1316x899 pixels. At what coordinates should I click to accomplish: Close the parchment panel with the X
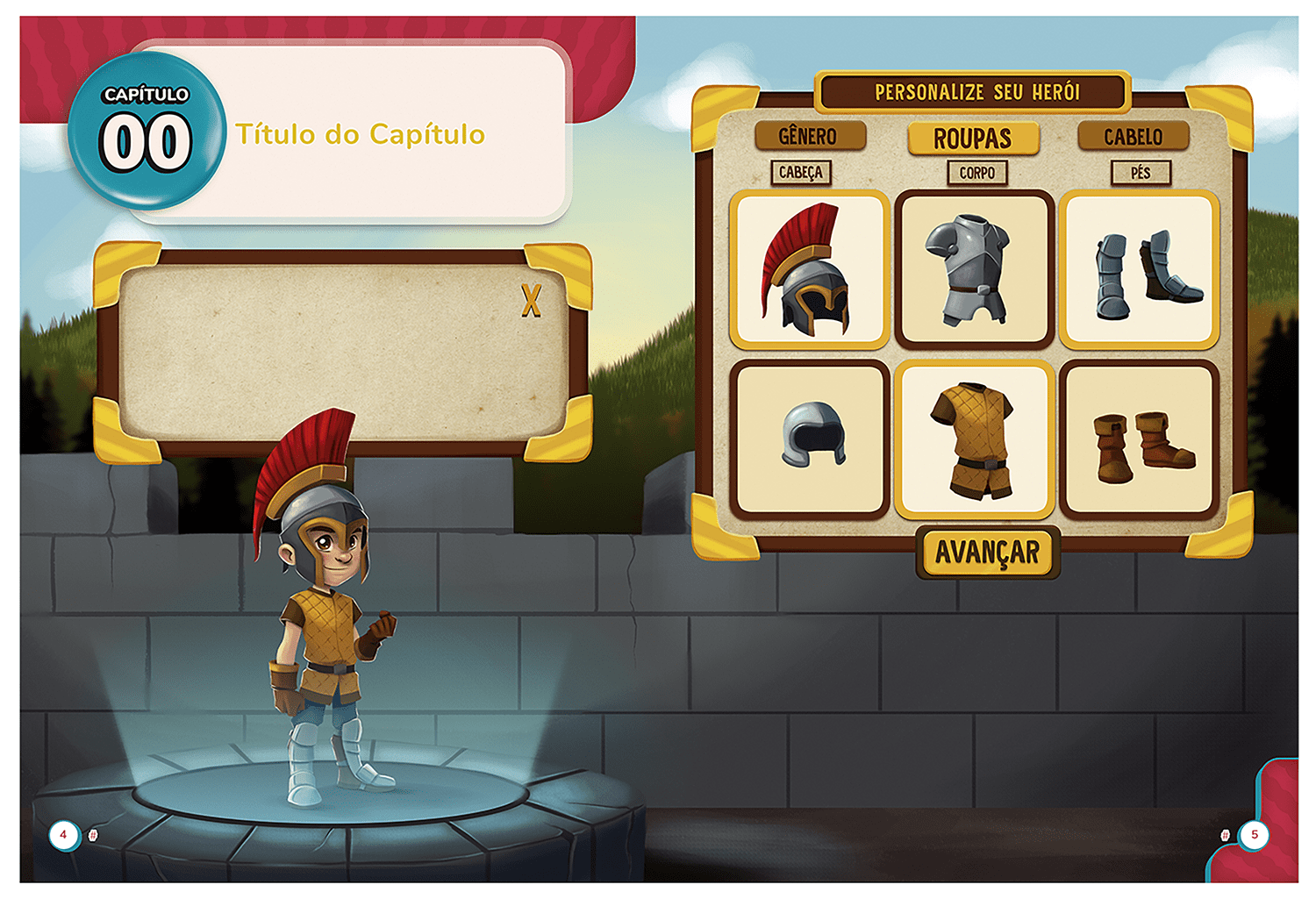click(x=531, y=300)
